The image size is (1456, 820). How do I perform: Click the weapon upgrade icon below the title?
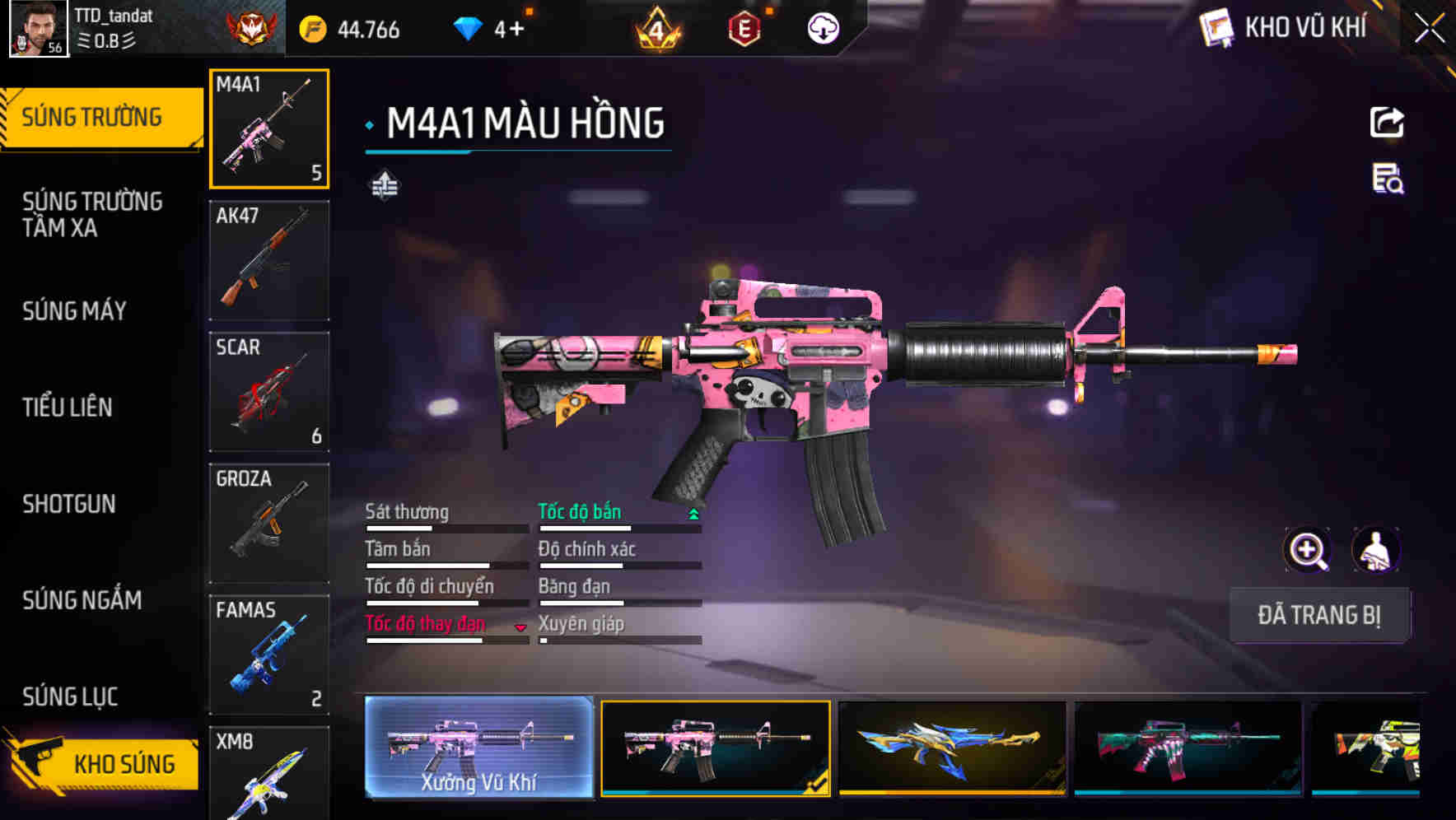384,186
